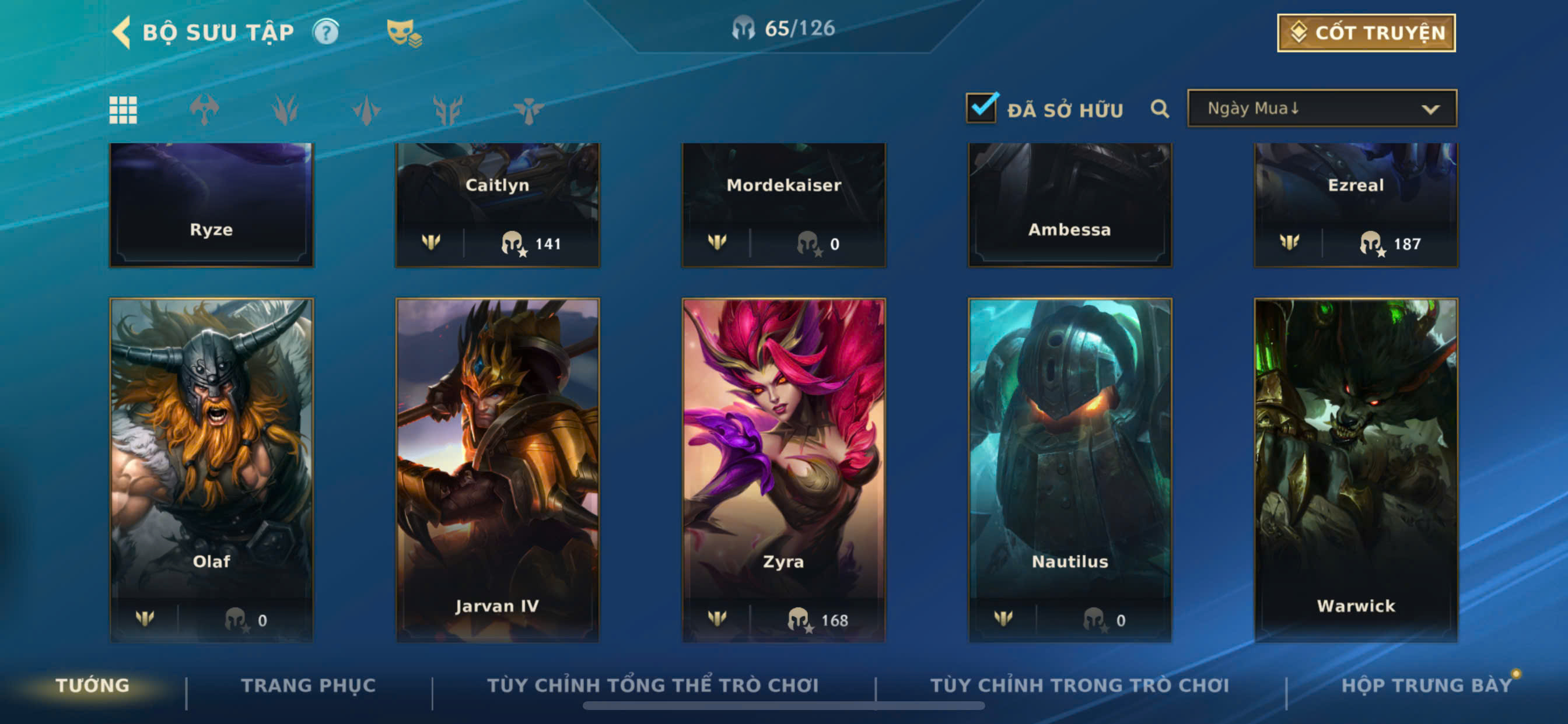
Task: Select the Olaf champion card
Action: point(211,469)
